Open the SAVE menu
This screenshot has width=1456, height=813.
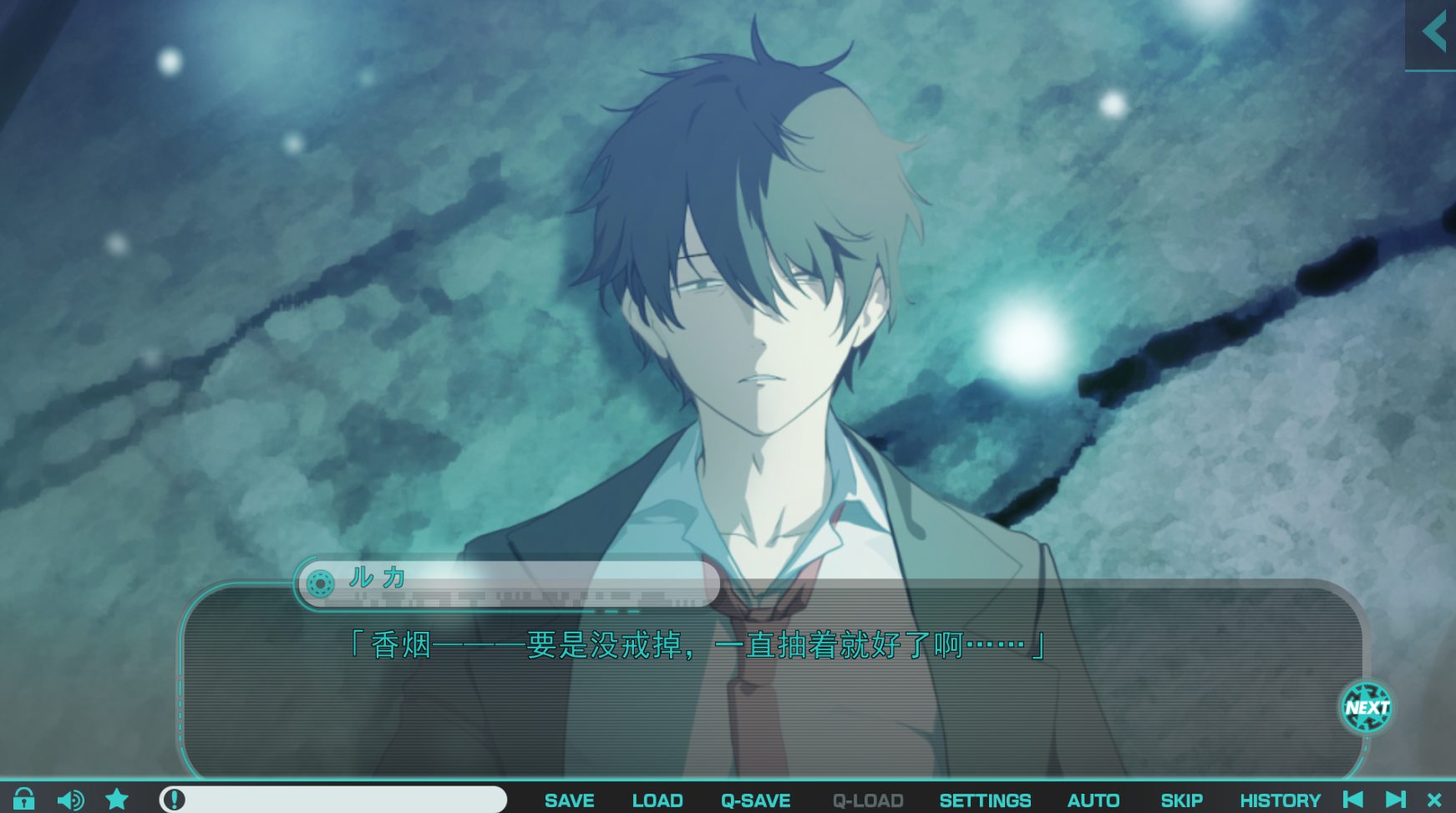click(570, 800)
